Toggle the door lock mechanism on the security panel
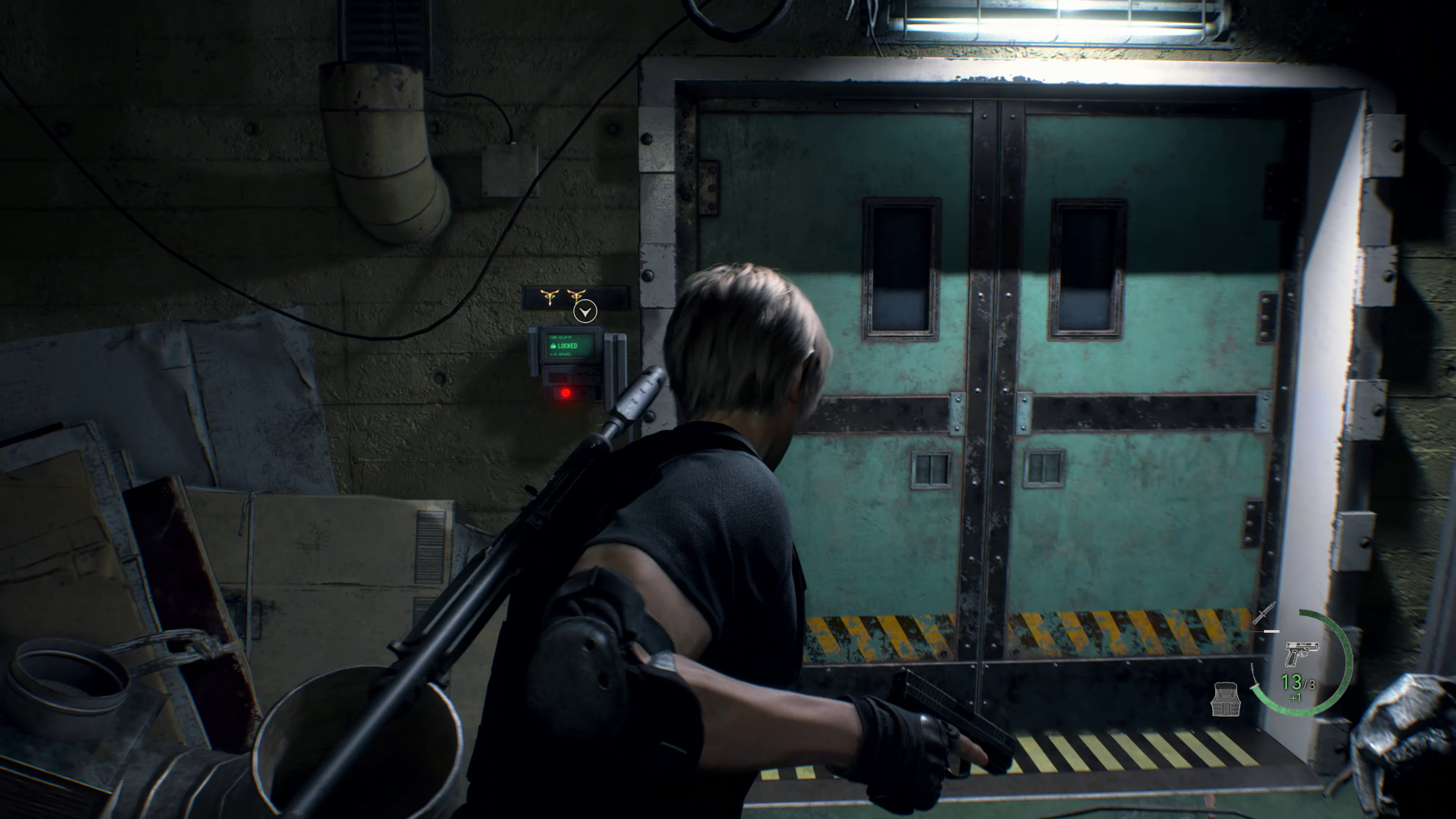Viewport: 1456px width, 819px height. pos(566,393)
